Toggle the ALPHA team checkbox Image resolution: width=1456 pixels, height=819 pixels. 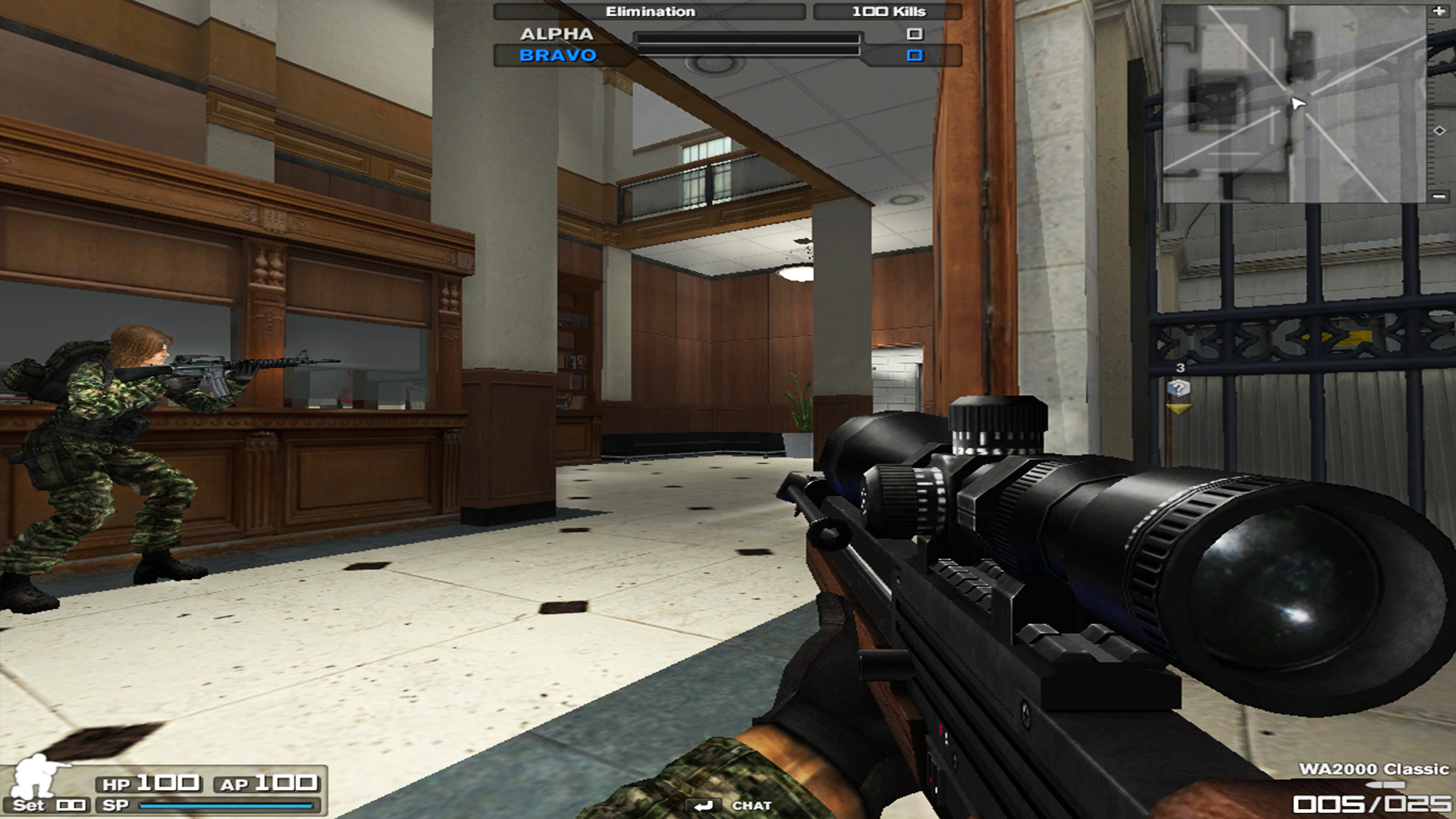pyautogui.click(x=915, y=33)
